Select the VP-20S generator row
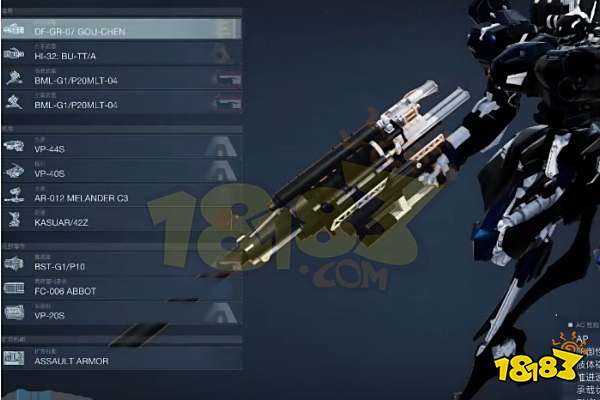600x400 pixels. tap(120, 314)
